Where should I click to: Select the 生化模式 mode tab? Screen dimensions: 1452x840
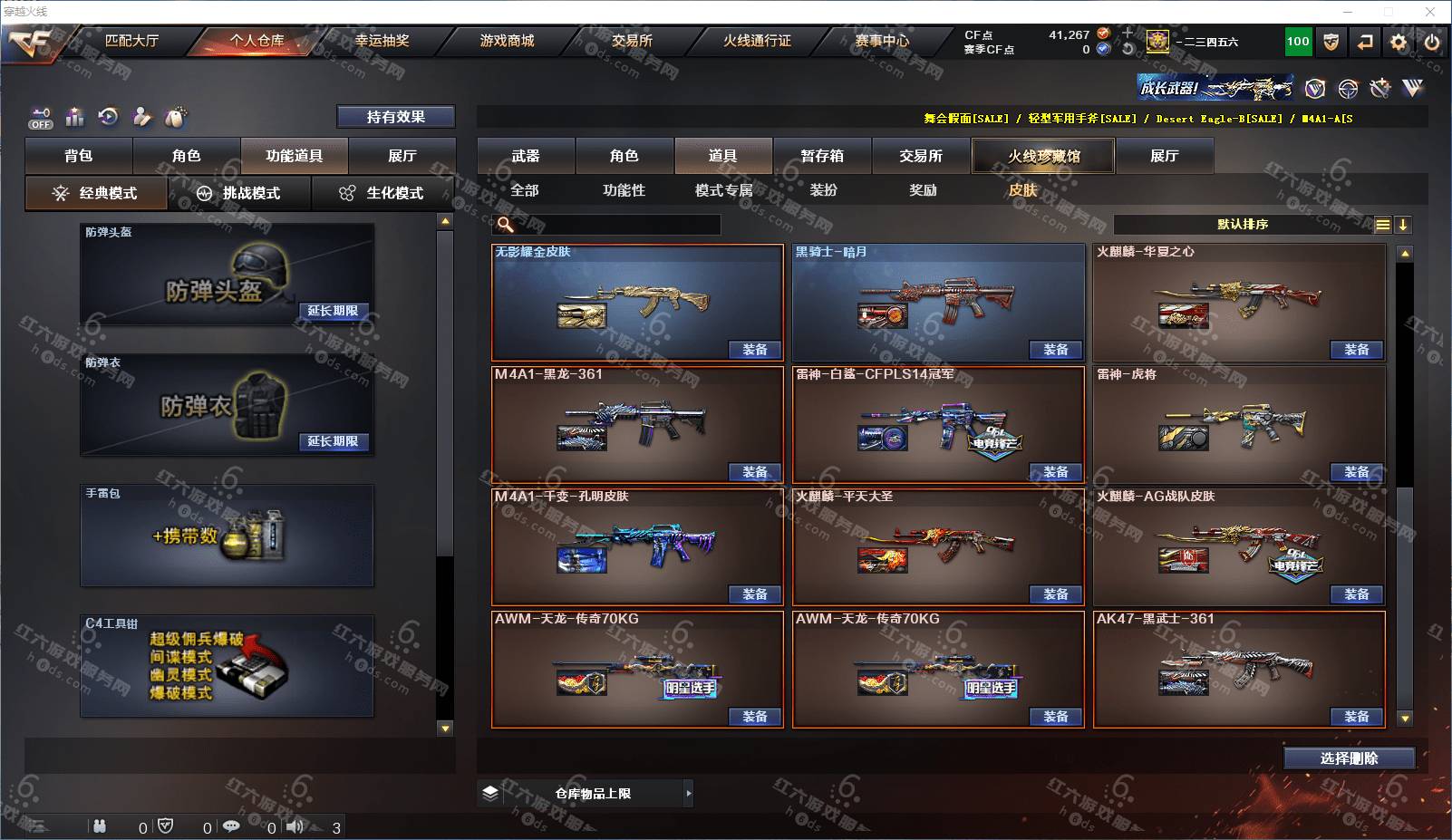(x=382, y=193)
